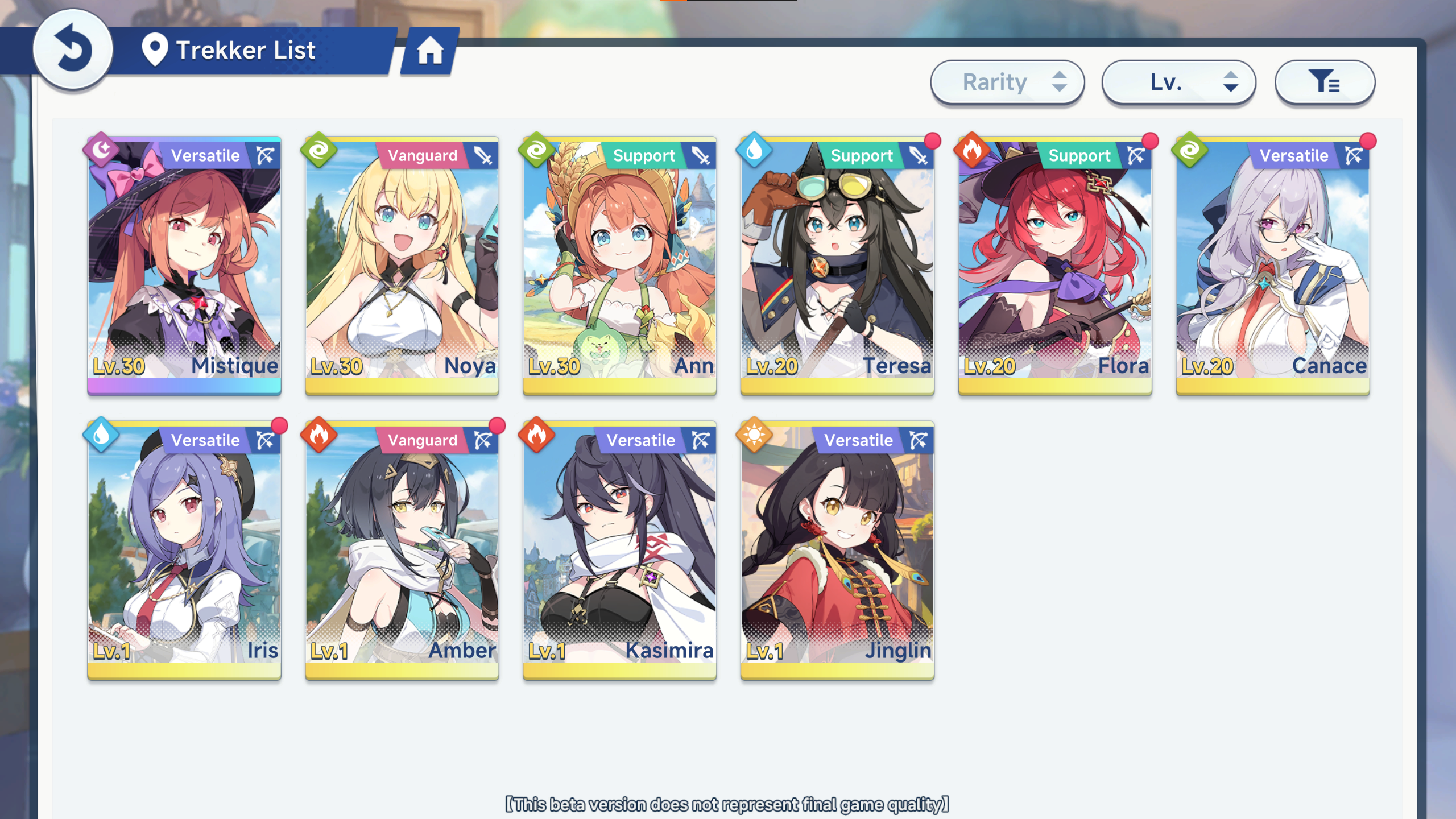Open the filter options
Viewport: 1456px width, 819px height.
point(1325,82)
